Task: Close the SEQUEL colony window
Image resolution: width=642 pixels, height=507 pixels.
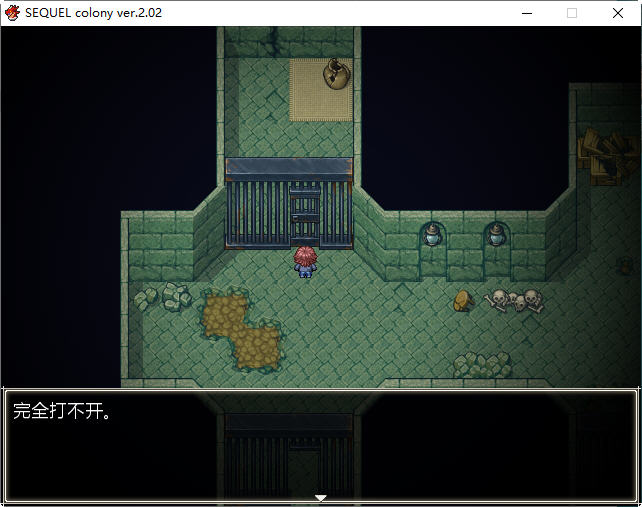Action: [617, 13]
